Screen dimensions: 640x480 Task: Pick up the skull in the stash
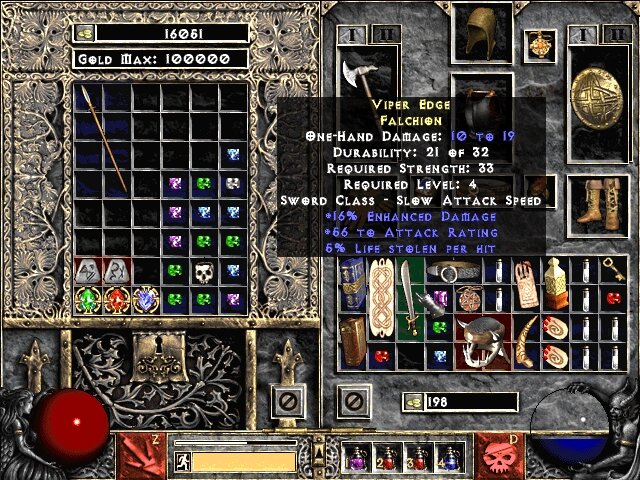204,271
